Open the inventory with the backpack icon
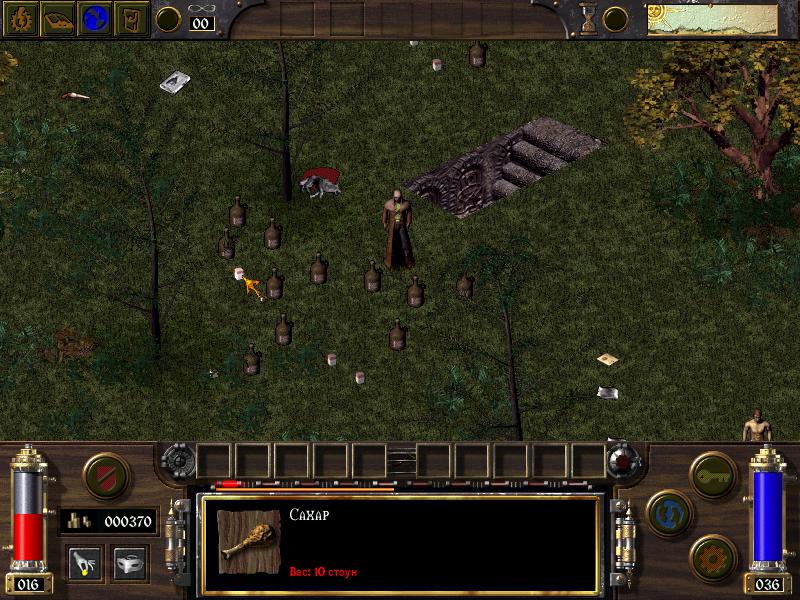Image resolution: width=800 pixels, height=600 pixels. tap(132, 19)
